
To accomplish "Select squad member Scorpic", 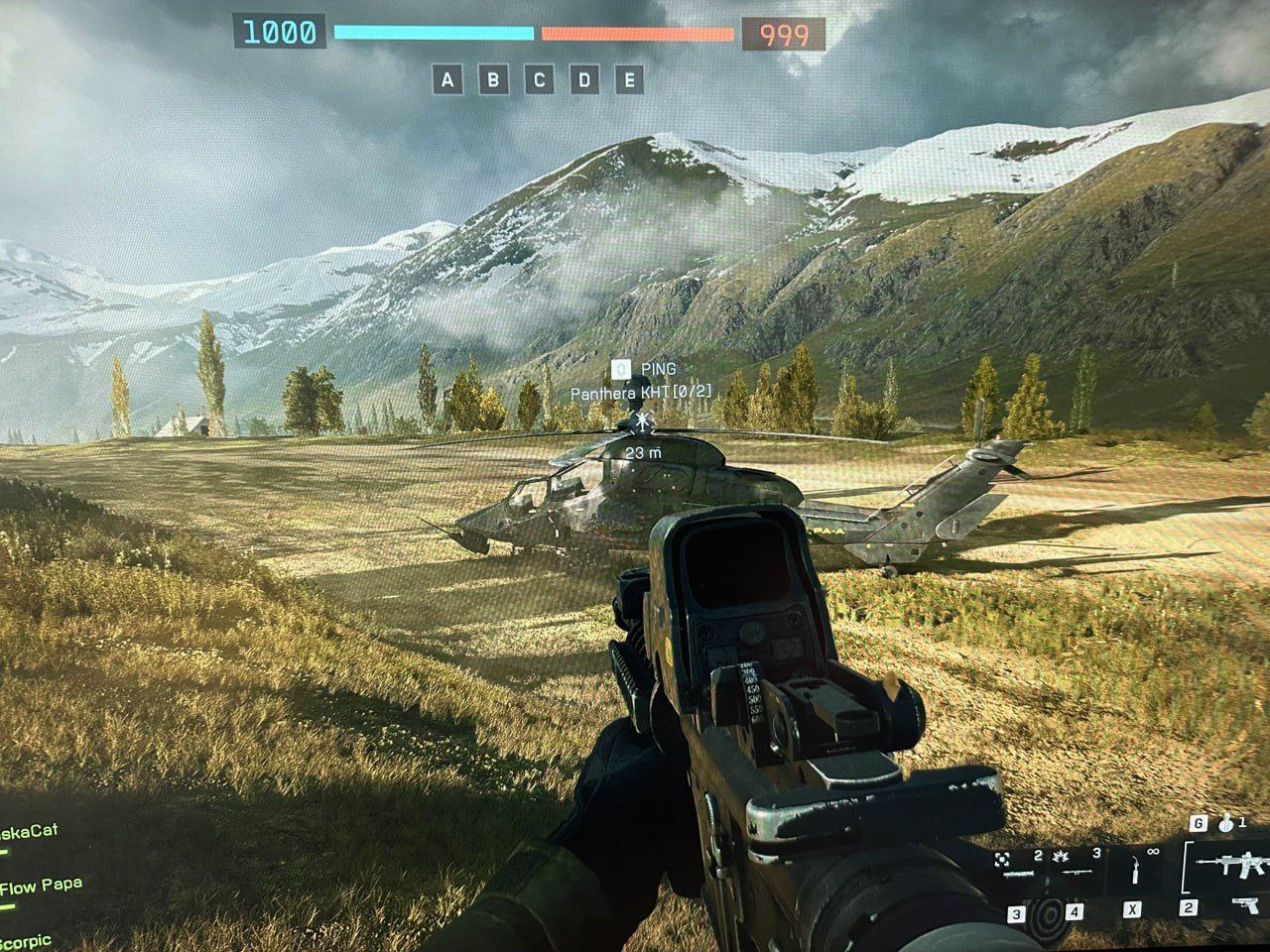I will pyautogui.click(x=26, y=941).
